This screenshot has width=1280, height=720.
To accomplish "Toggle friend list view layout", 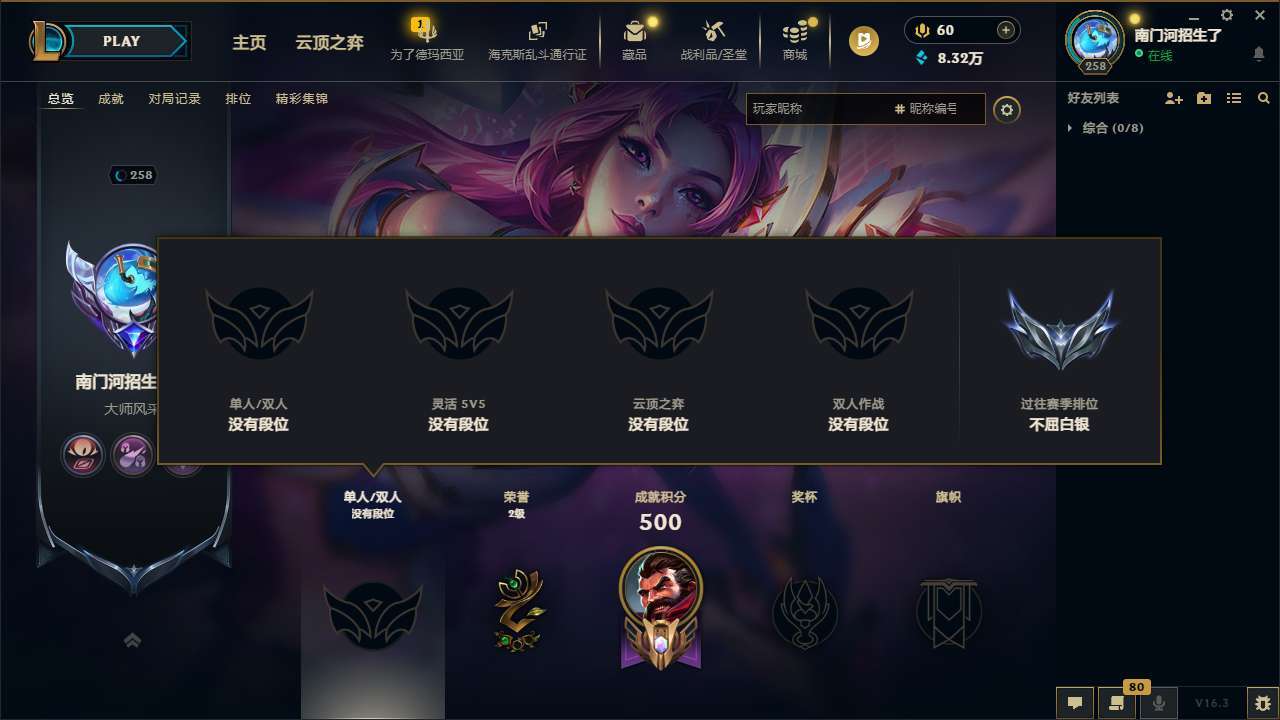I will 1234,98.
